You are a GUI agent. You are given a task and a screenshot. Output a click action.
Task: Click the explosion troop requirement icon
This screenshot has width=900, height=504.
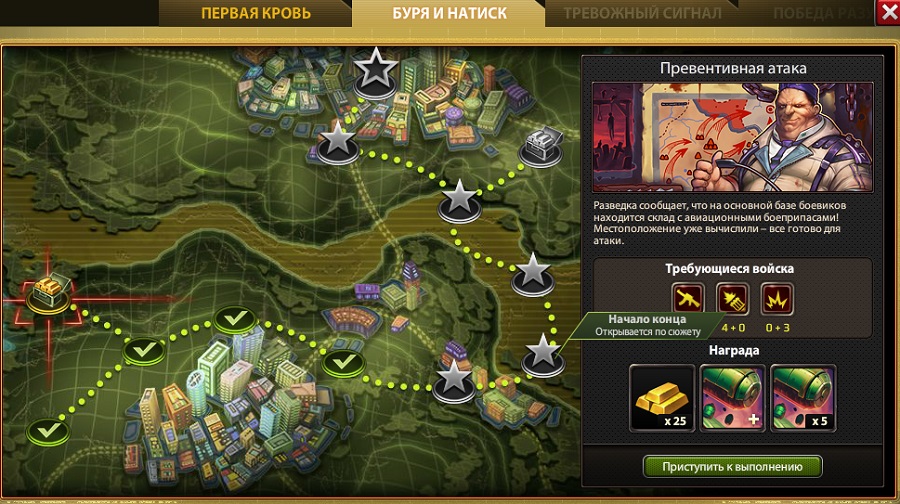pos(775,298)
